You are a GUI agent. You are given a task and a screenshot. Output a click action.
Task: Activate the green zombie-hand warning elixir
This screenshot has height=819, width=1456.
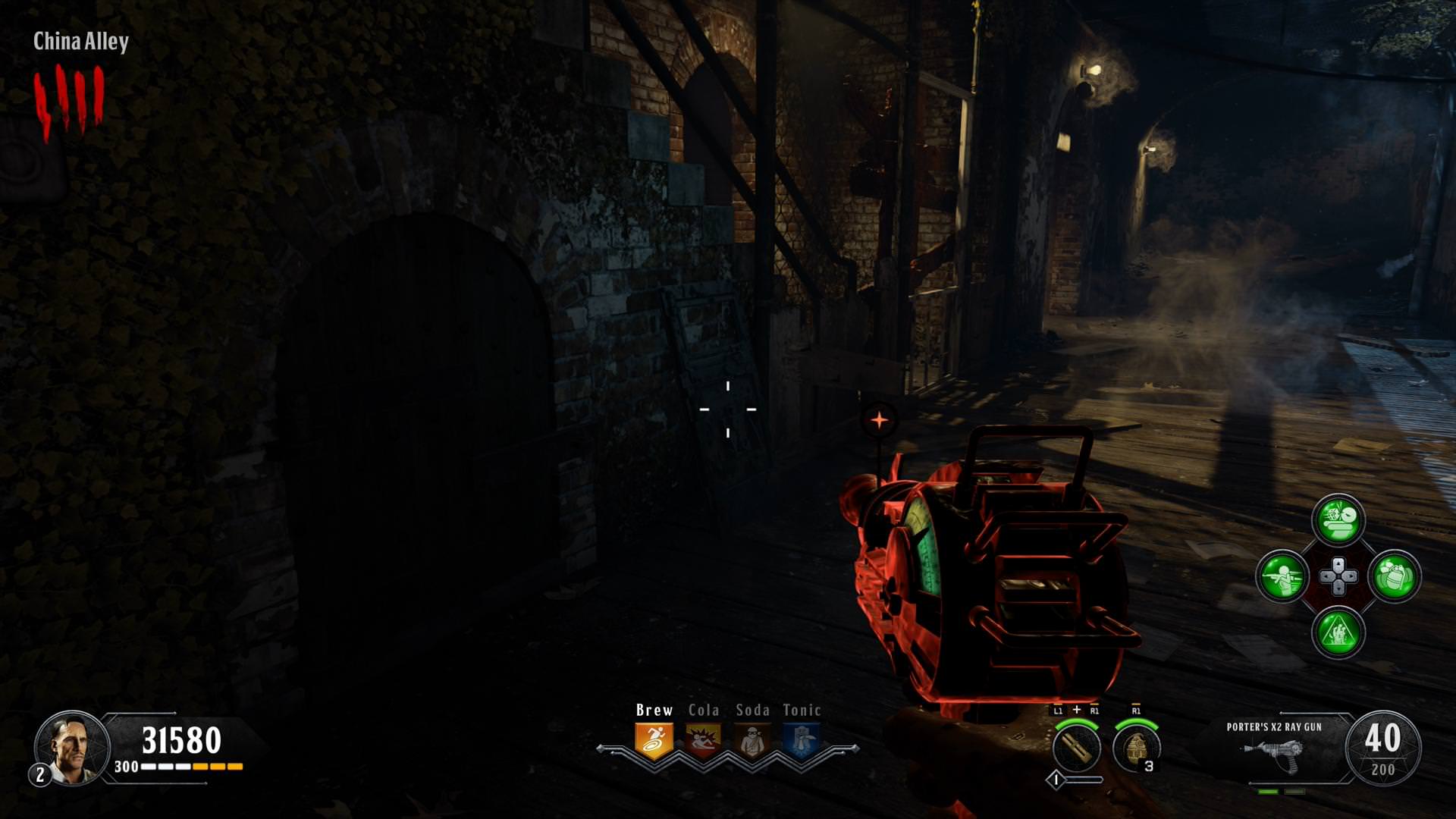tap(1338, 632)
